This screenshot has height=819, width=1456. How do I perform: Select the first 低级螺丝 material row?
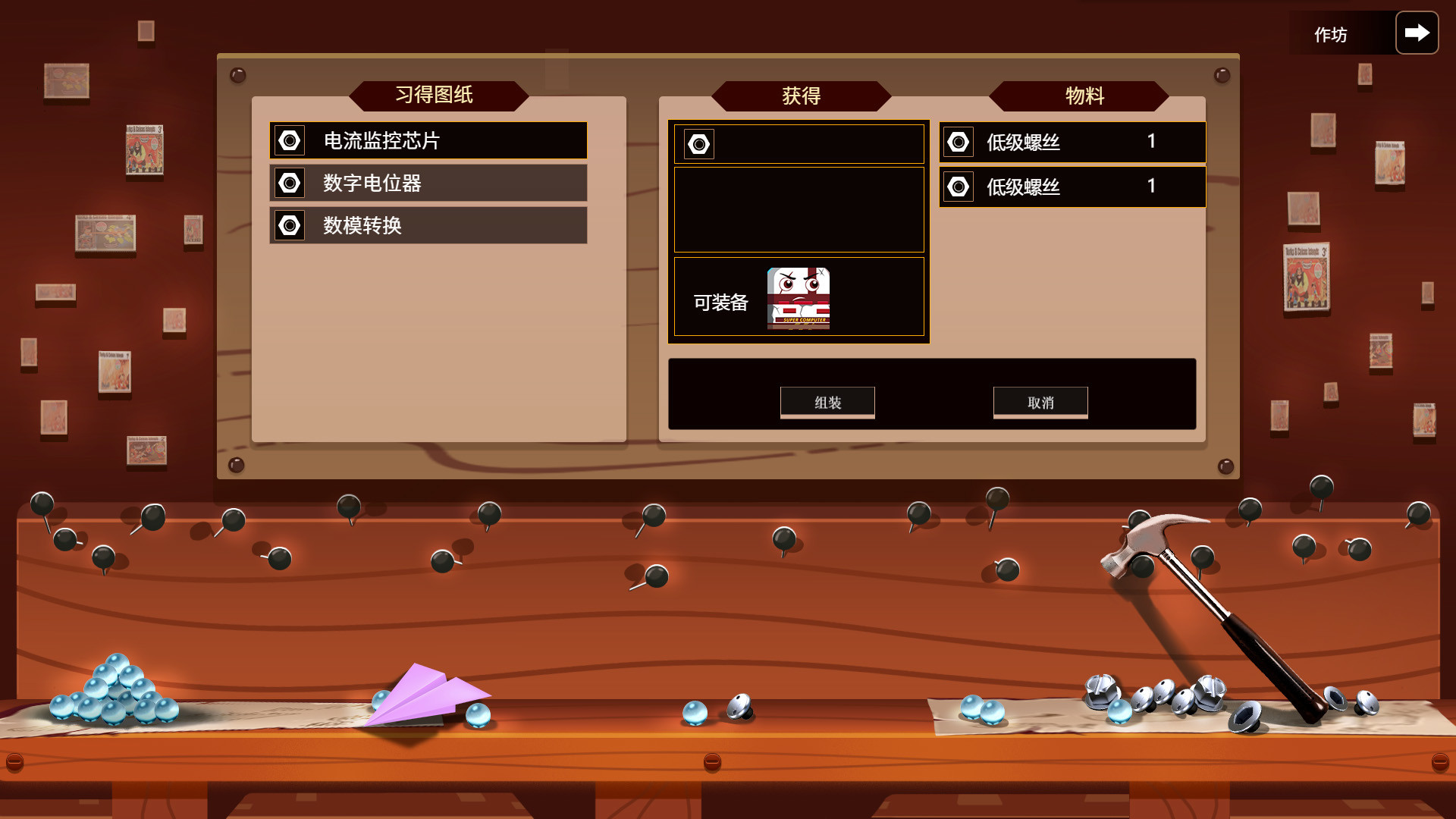1071,141
